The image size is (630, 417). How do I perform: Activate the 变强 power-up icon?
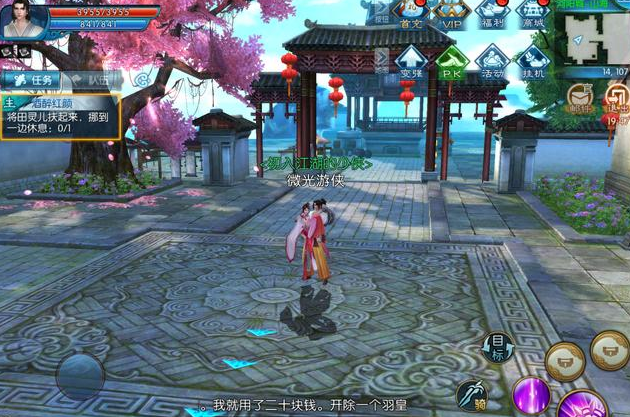pos(412,61)
